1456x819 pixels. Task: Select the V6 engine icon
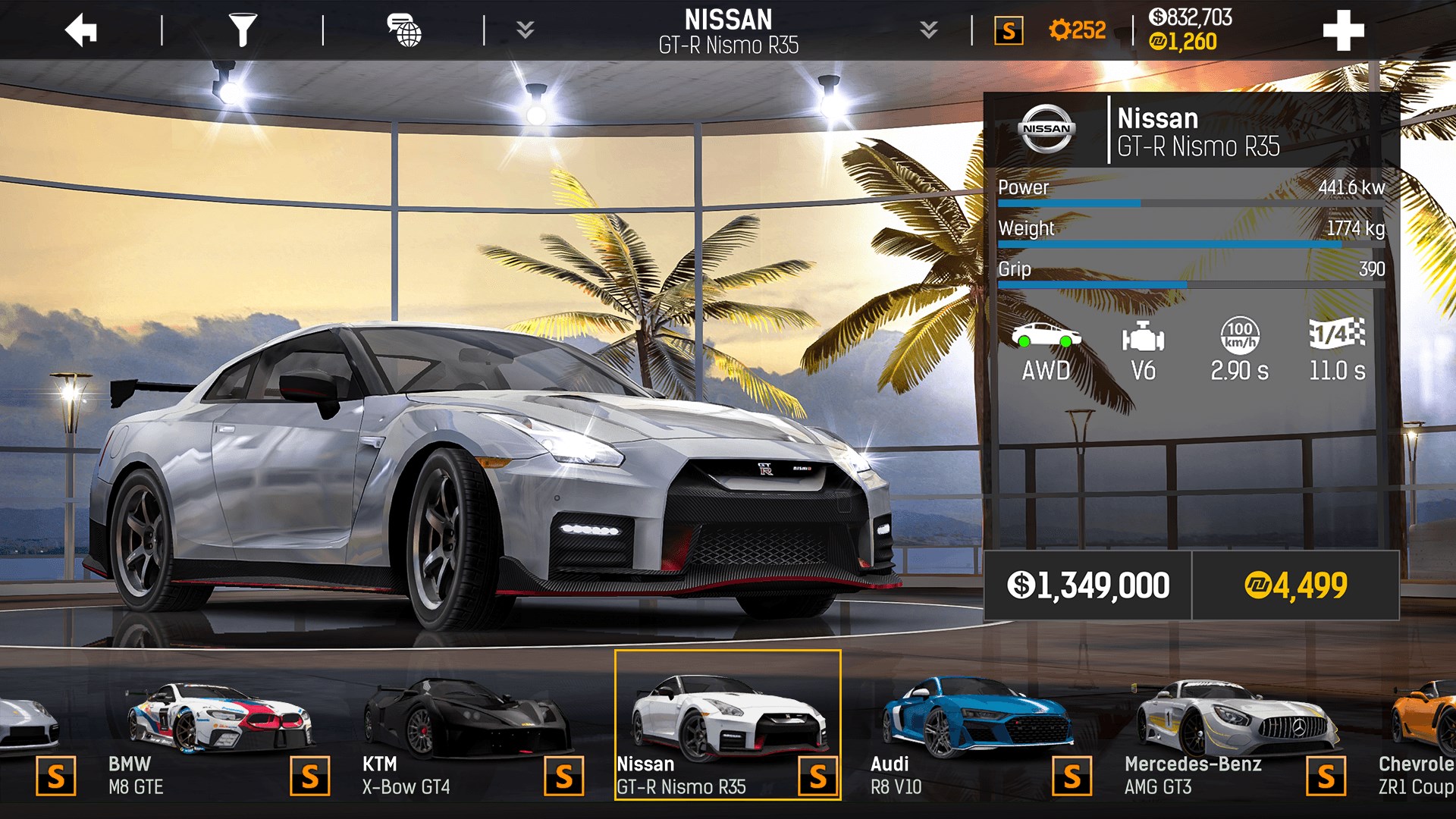click(1144, 345)
